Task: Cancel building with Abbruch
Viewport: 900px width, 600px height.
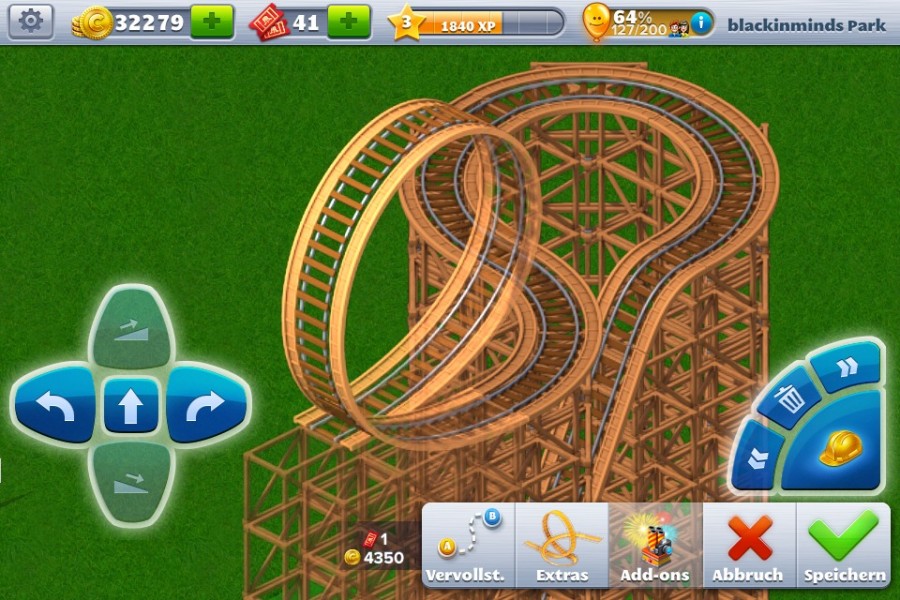Action: click(748, 545)
